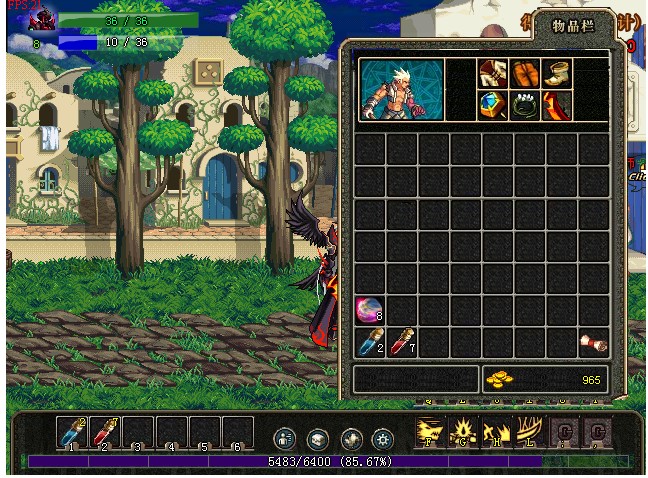This screenshot has height=478, width=648.
Task: Choose the equipped white boots slot
Action: pyautogui.click(x=557, y=73)
